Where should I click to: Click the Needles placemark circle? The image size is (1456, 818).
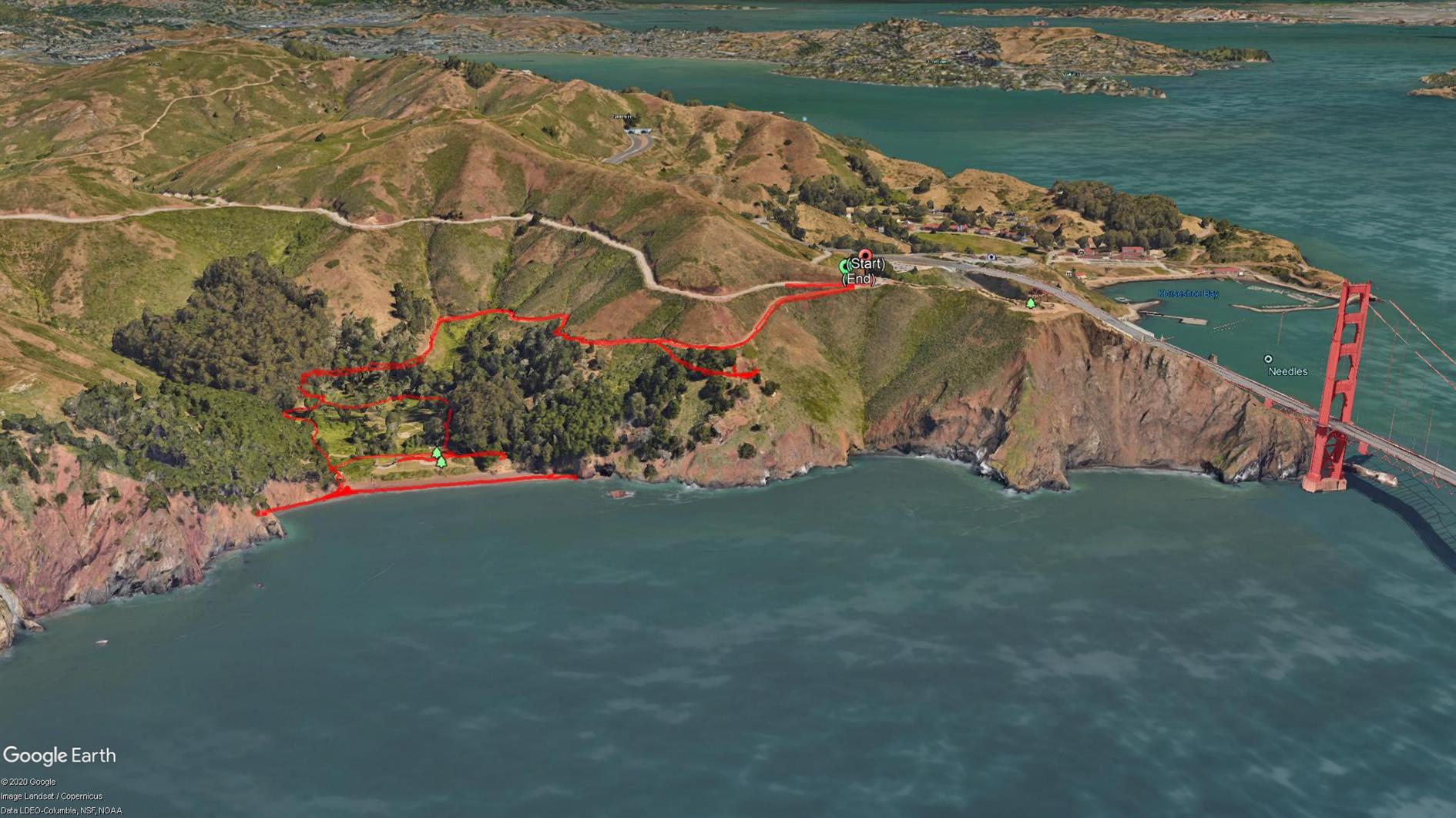[x=1268, y=359]
